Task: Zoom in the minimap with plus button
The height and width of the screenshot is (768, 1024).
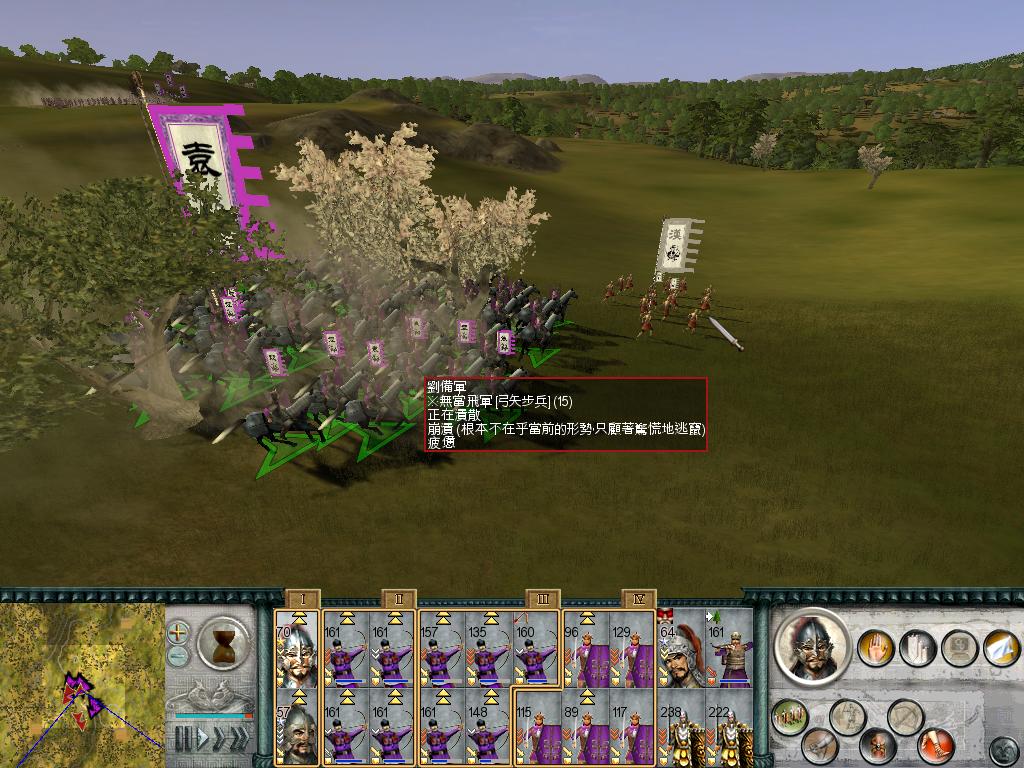Action: [x=178, y=632]
